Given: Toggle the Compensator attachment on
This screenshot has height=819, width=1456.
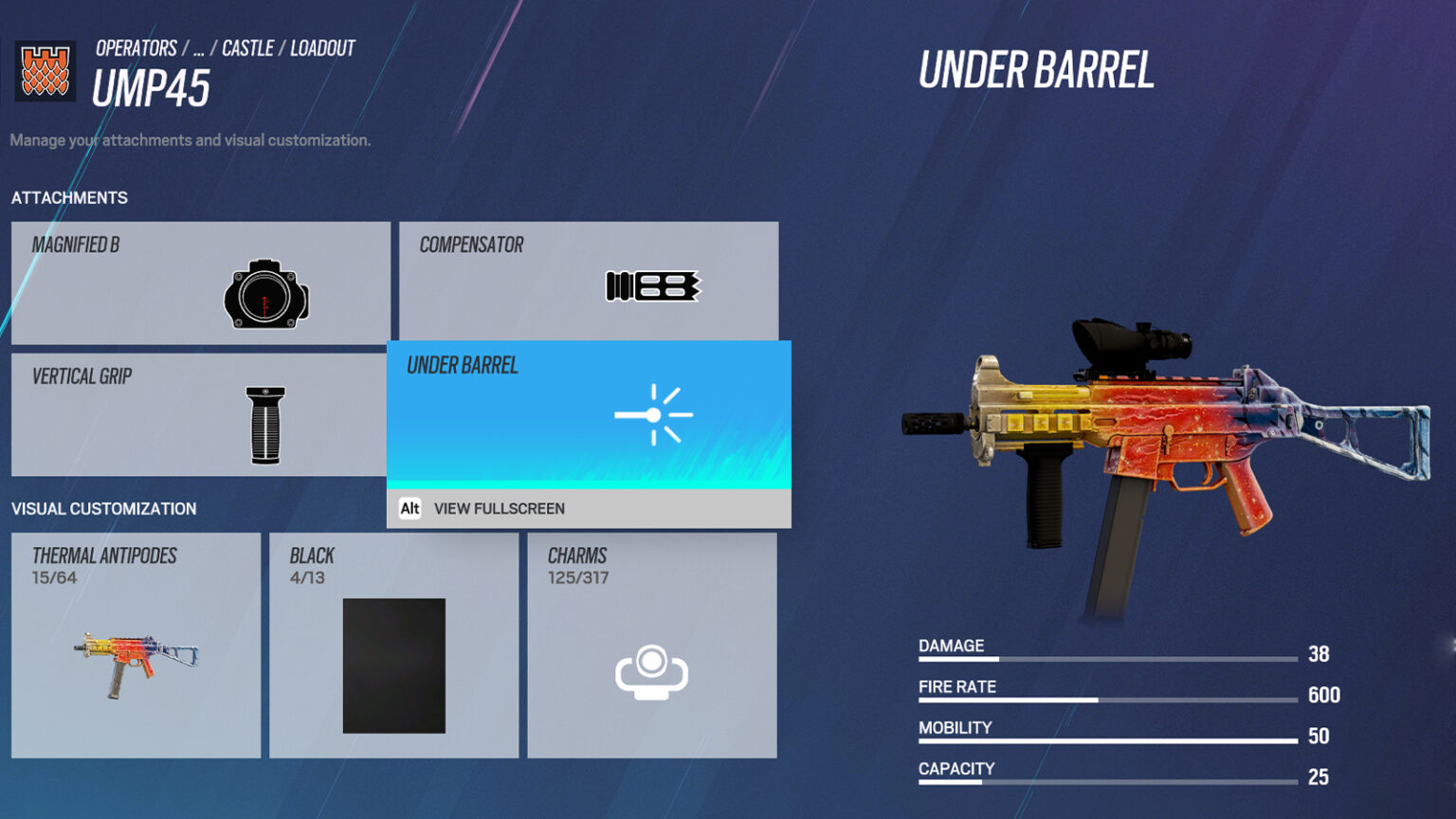Looking at the screenshot, I should click(588, 282).
